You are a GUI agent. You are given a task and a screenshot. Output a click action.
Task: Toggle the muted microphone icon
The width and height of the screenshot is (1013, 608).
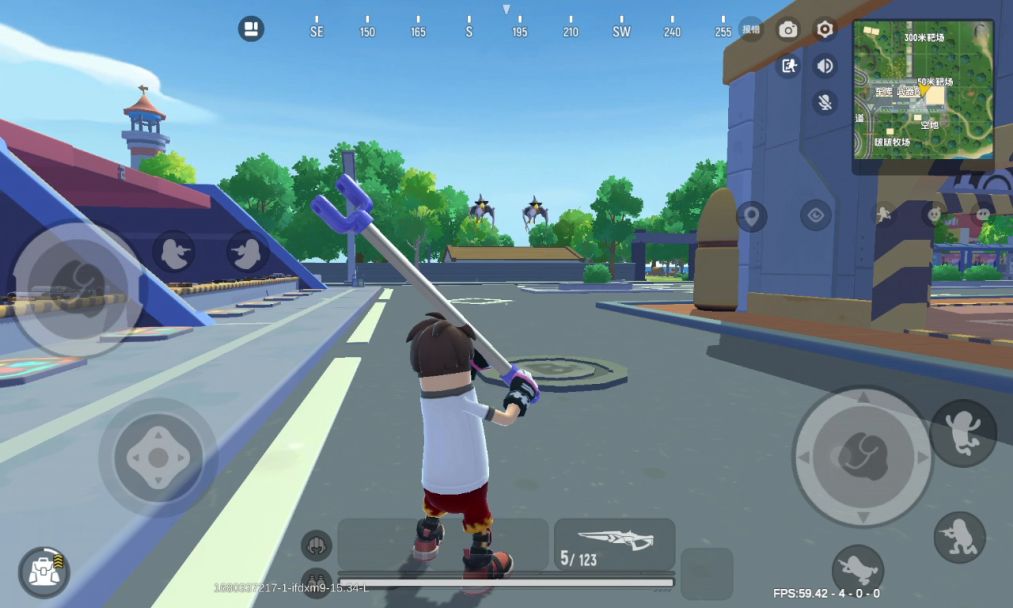pyautogui.click(x=825, y=101)
